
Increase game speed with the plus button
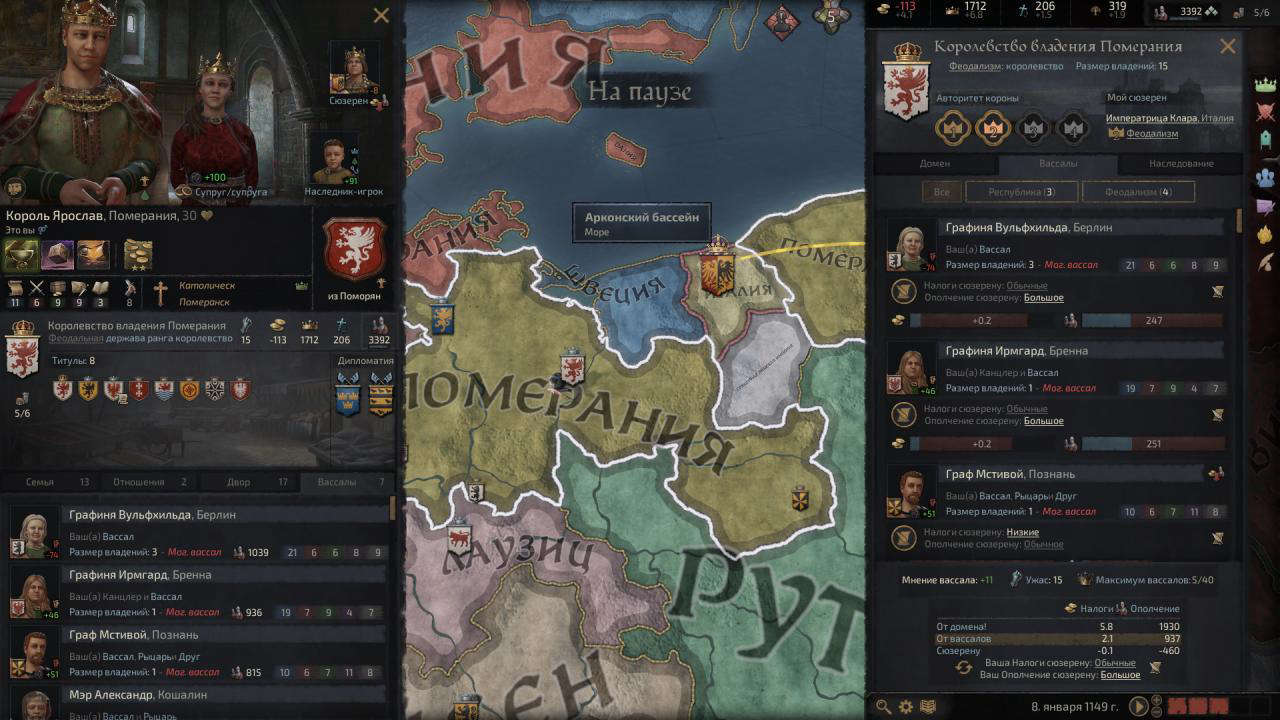[1156, 699]
